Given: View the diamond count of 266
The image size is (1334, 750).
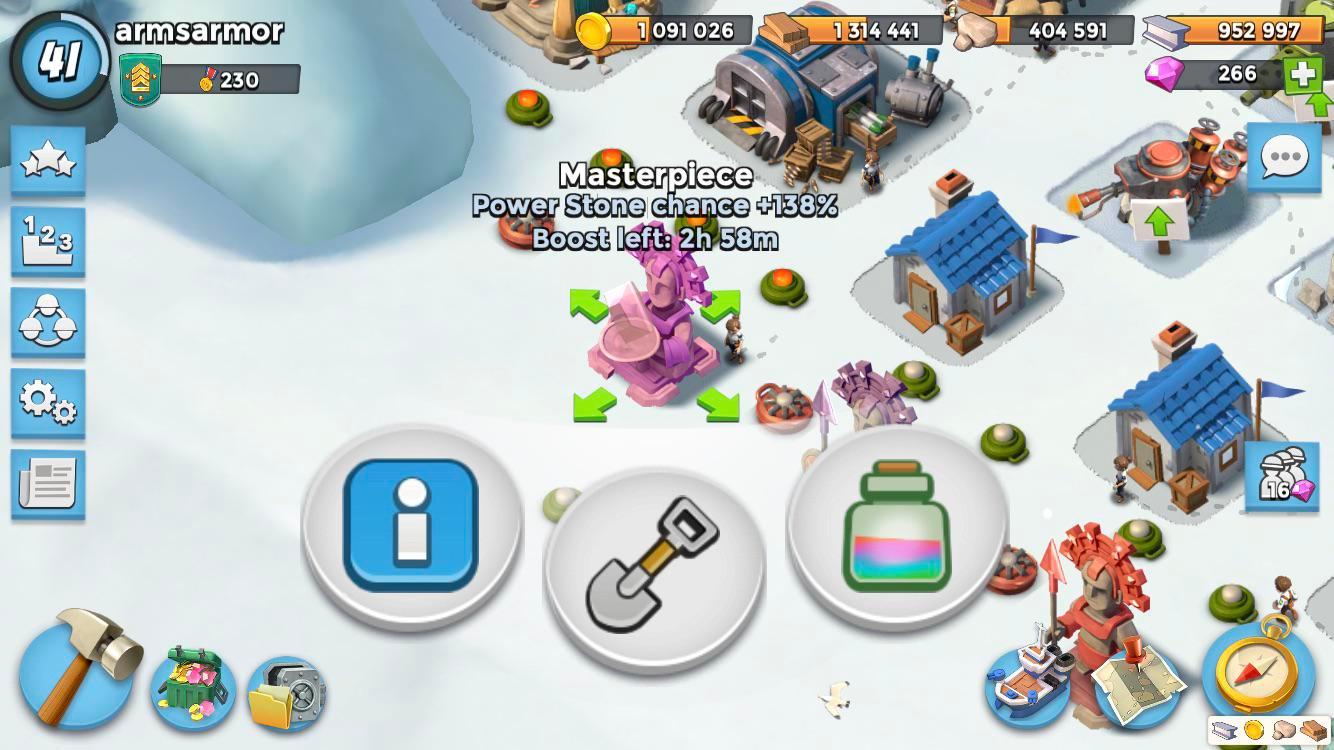Looking at the screenshot, I should point(1235,73).
